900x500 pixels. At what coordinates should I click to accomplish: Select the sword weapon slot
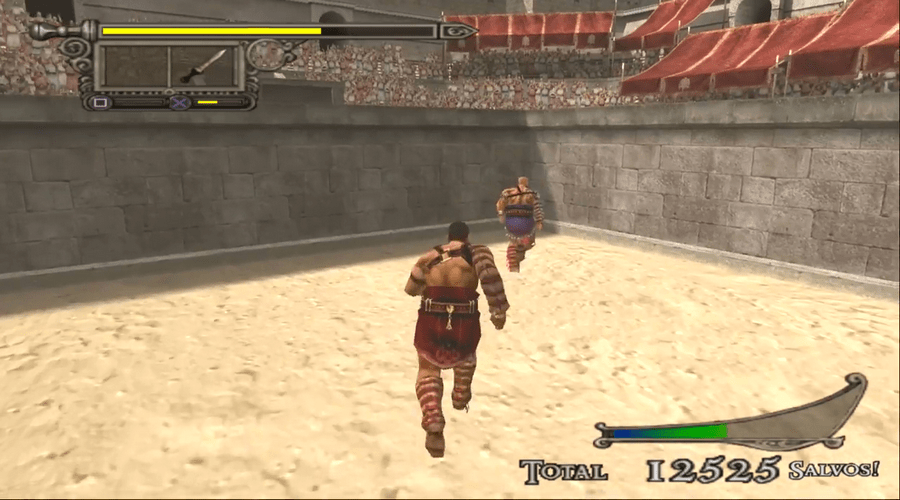coord(203,67)
